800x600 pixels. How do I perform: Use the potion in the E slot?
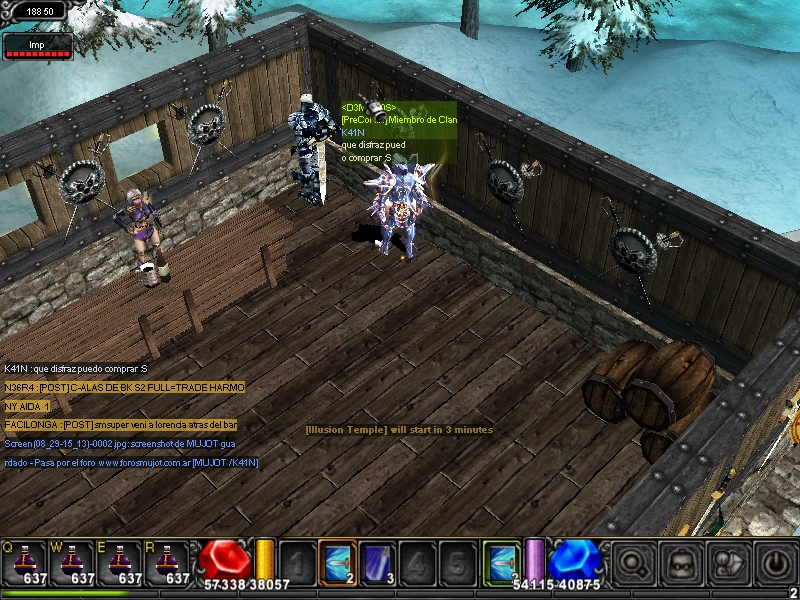coord(120,562)
